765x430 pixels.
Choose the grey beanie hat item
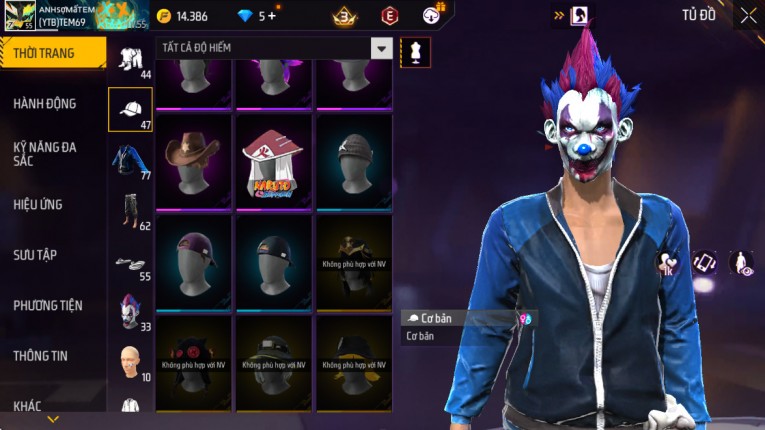(x=353, y=160)
